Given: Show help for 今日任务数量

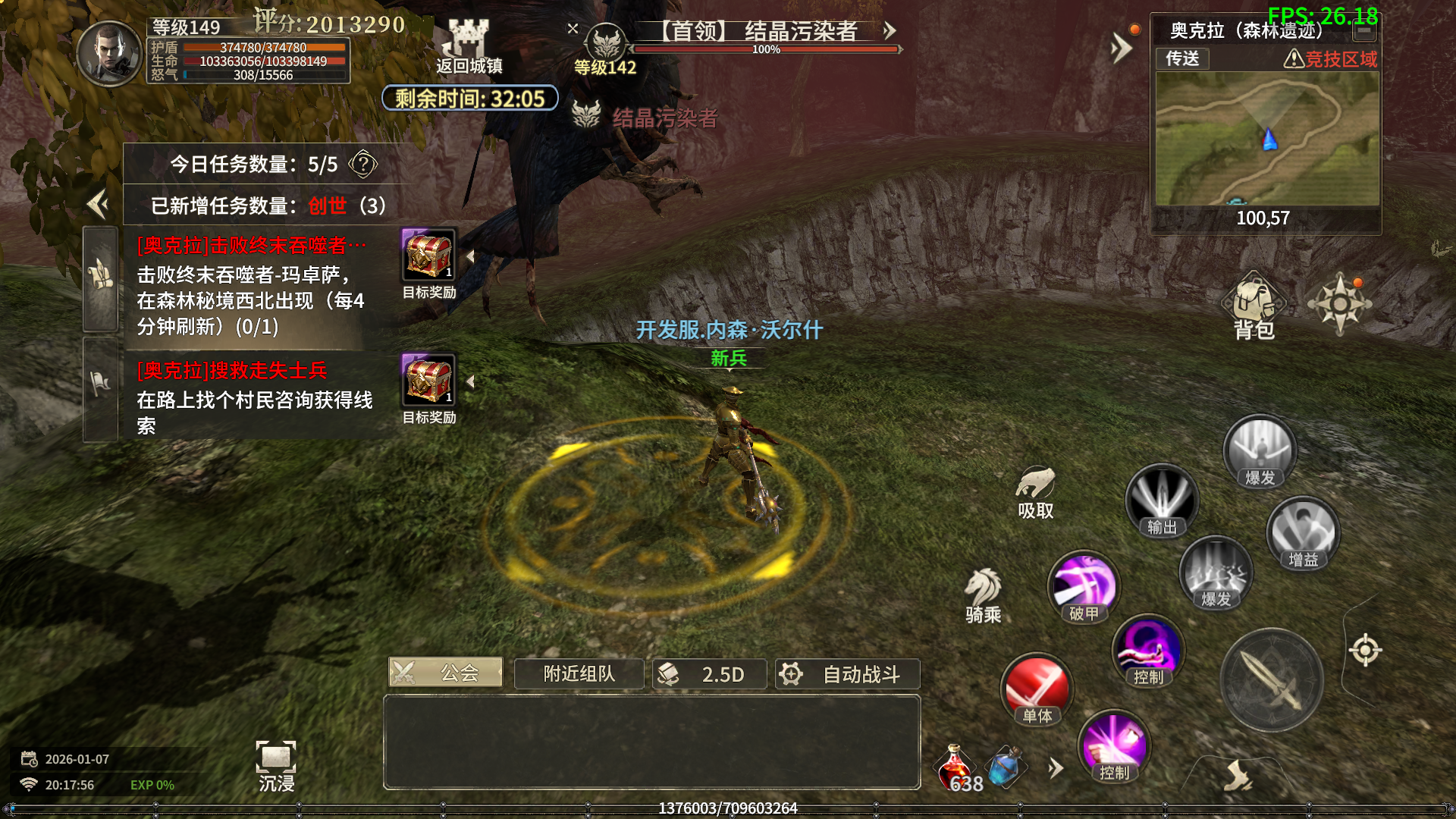Looking at the screenshot, I should click(x=363, y=164).
